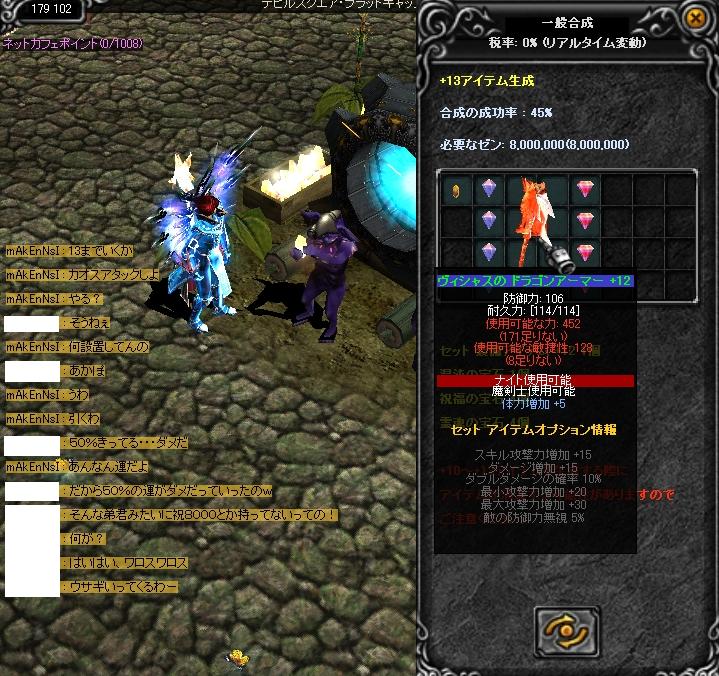The width and height of the screenshot is (719, 676).
Task: Pick the small gold jewel in the grid
Action: (x=456, y=189)
